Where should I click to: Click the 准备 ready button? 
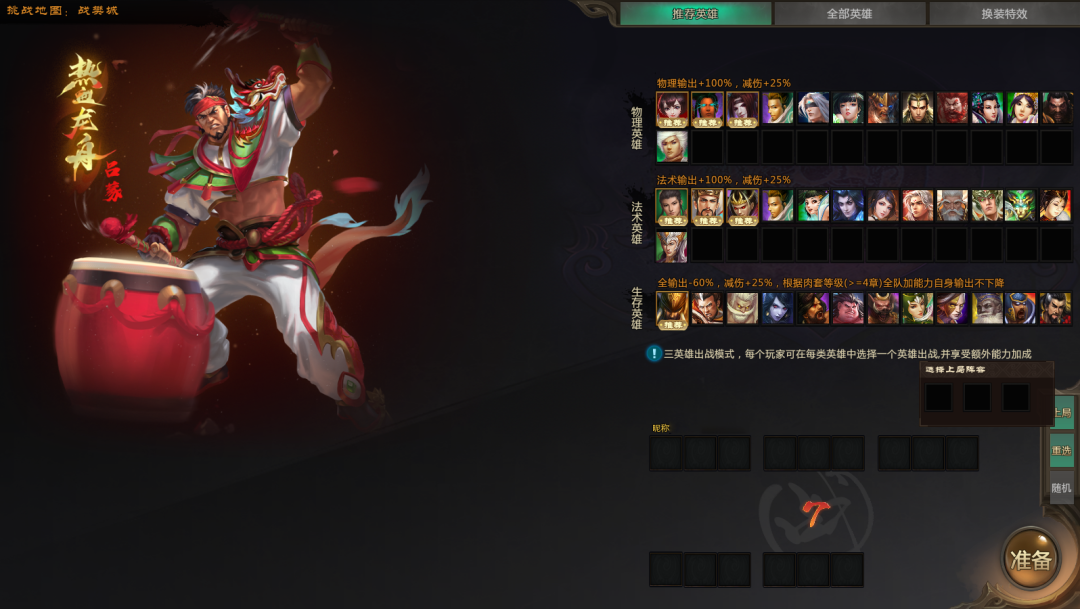1030,560
